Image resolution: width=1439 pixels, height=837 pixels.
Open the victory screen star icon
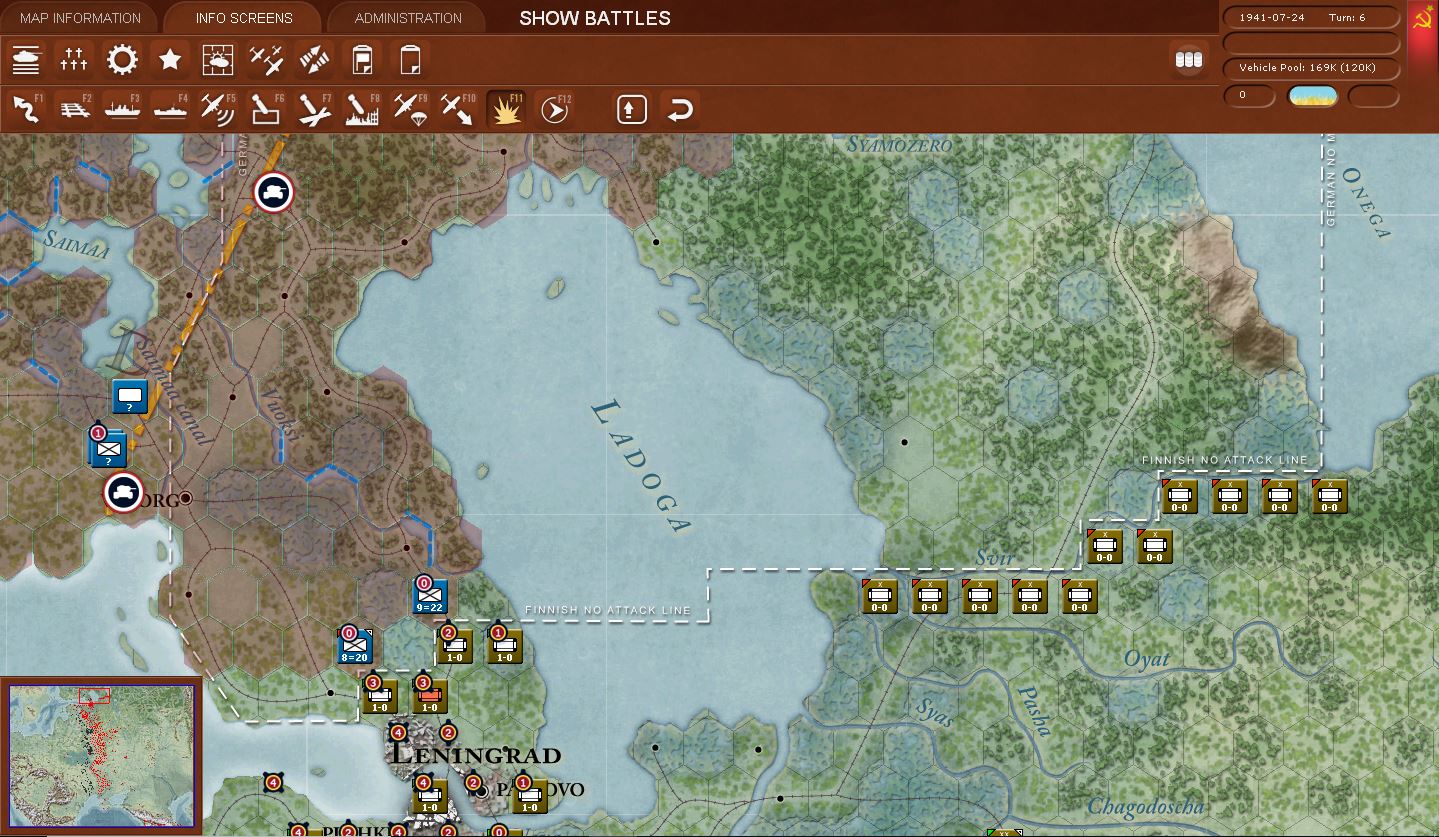(170, 60)
